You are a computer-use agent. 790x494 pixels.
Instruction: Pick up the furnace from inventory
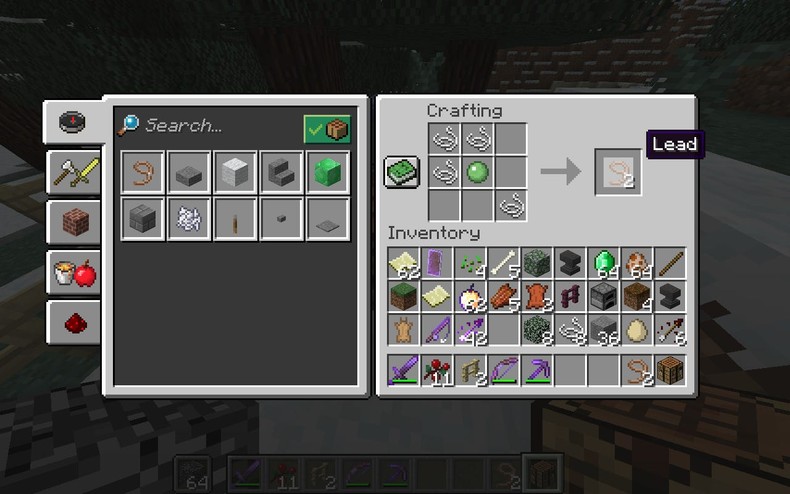pos(602,296)
